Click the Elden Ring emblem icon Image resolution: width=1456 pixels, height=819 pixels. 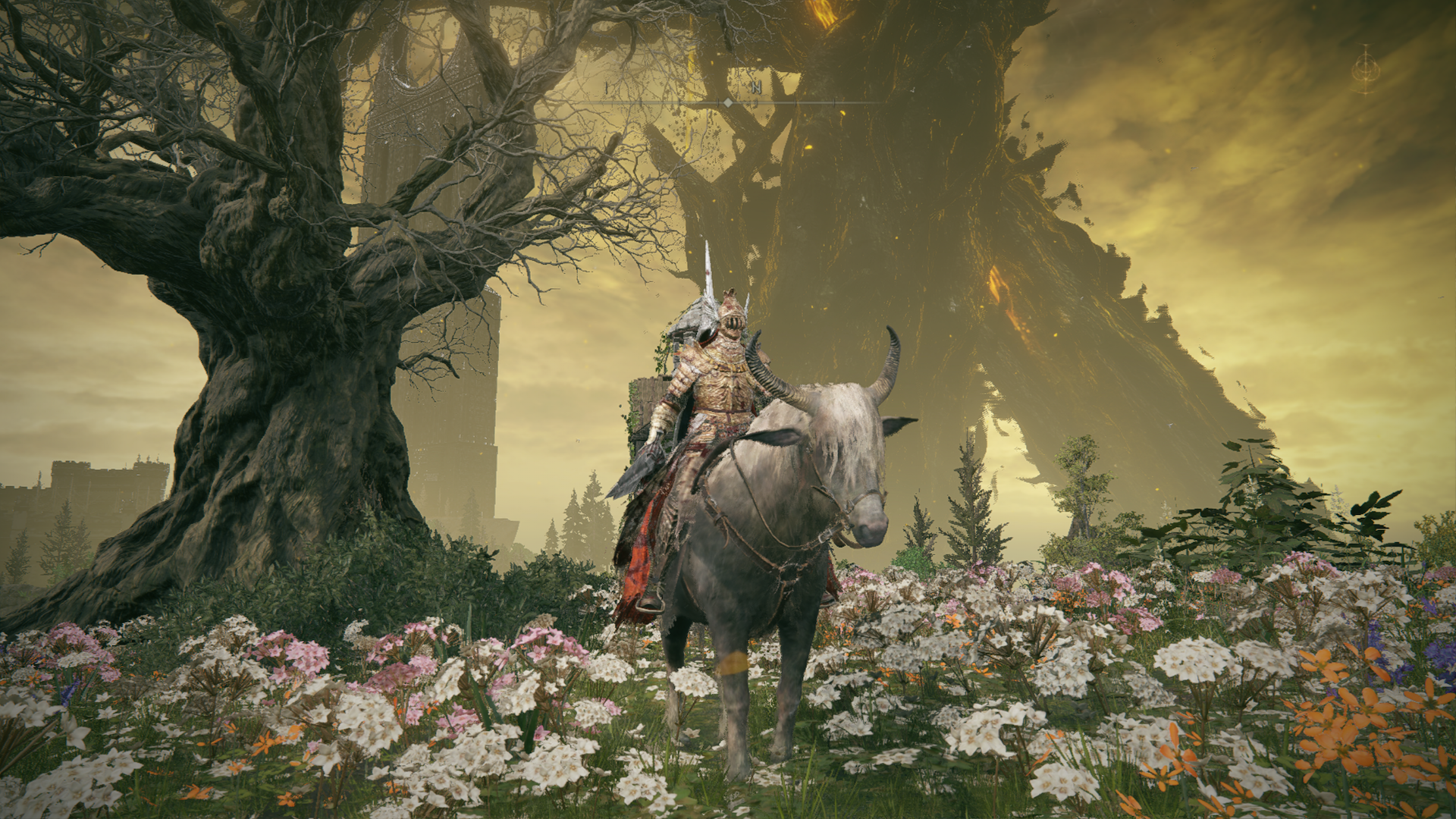[1365, 70]
